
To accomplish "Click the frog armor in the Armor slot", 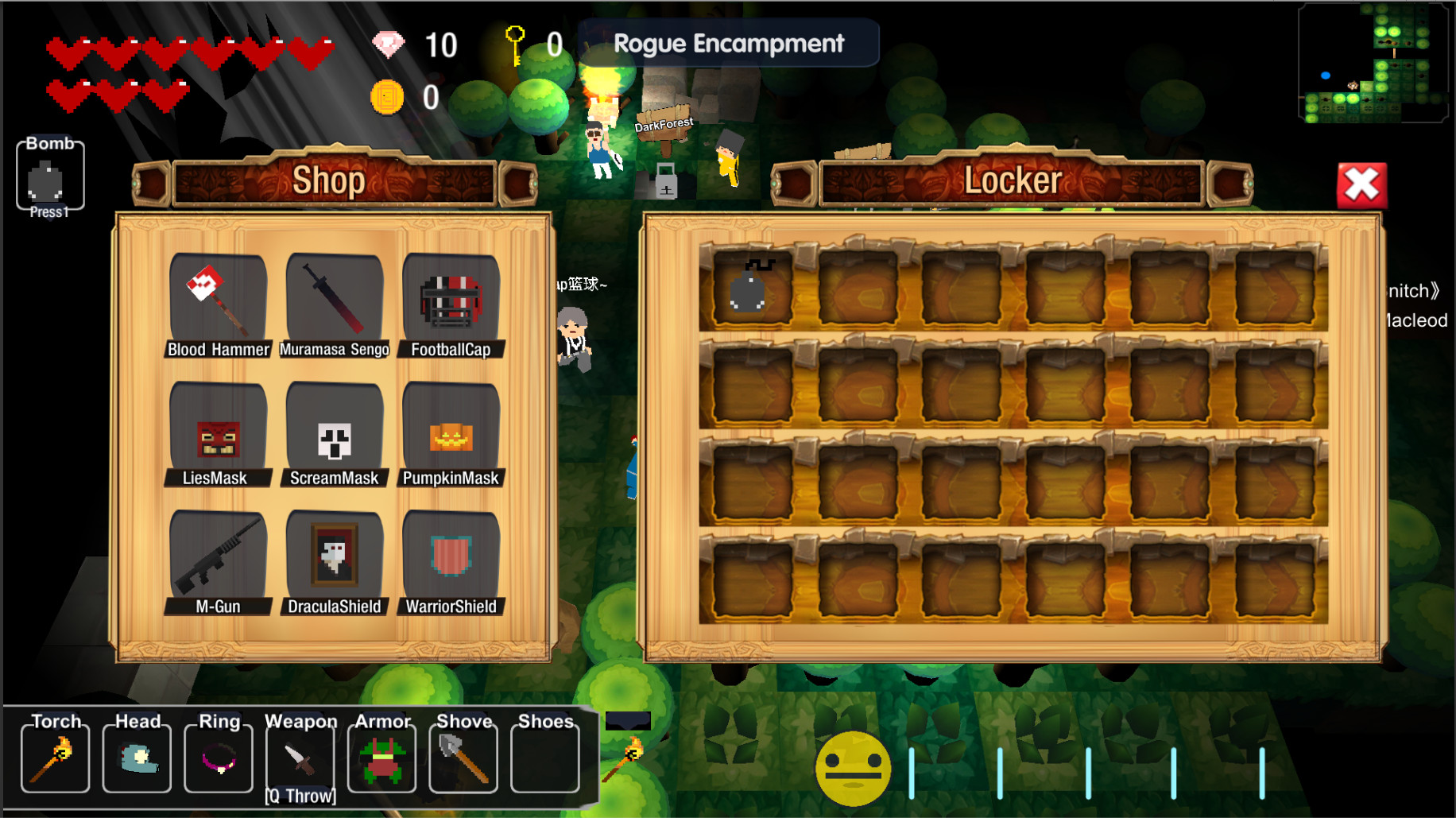I will 381,757.
